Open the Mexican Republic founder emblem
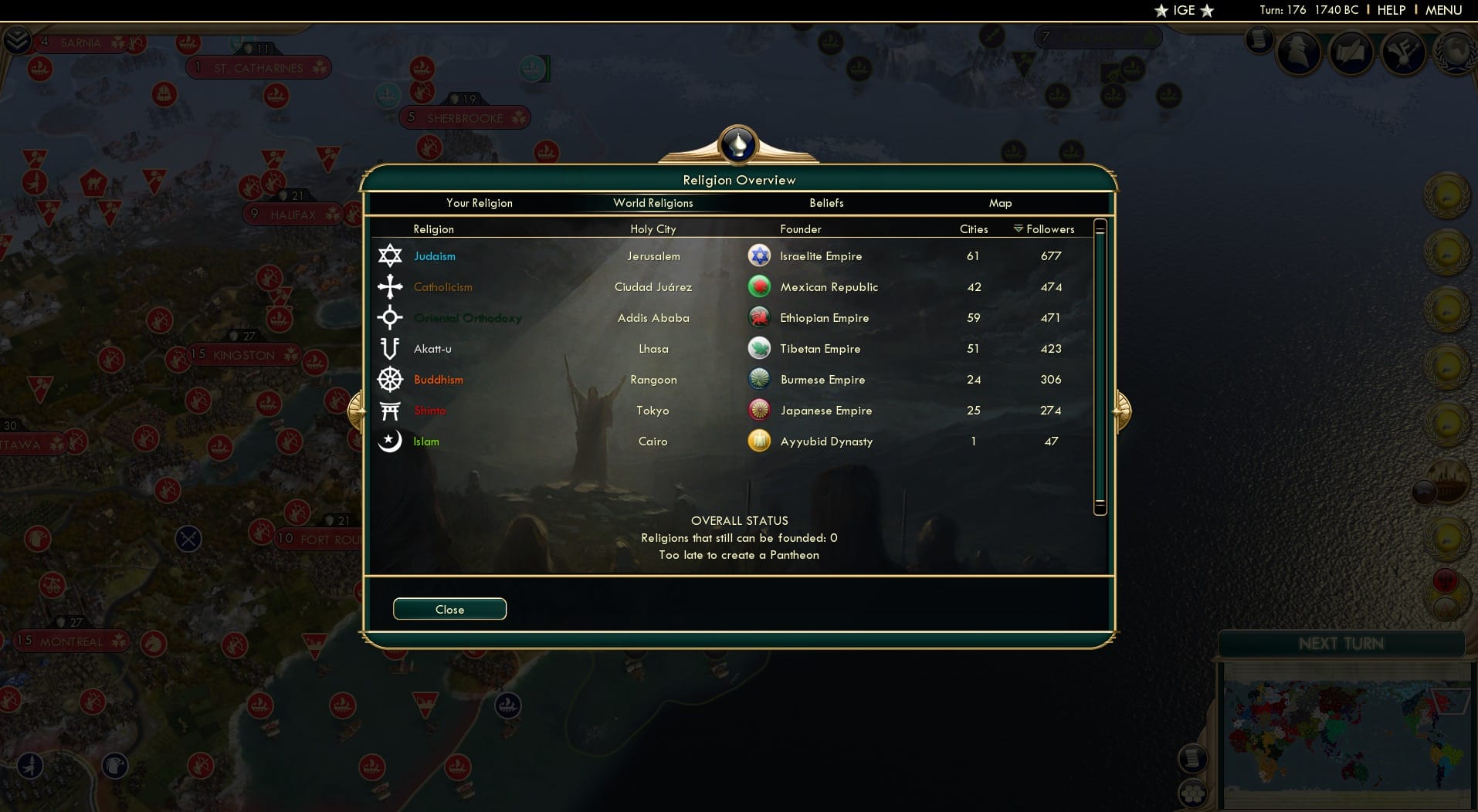The width and height of the screenshot is (1478, 812). pyautogui.click(x=760, y=286)
